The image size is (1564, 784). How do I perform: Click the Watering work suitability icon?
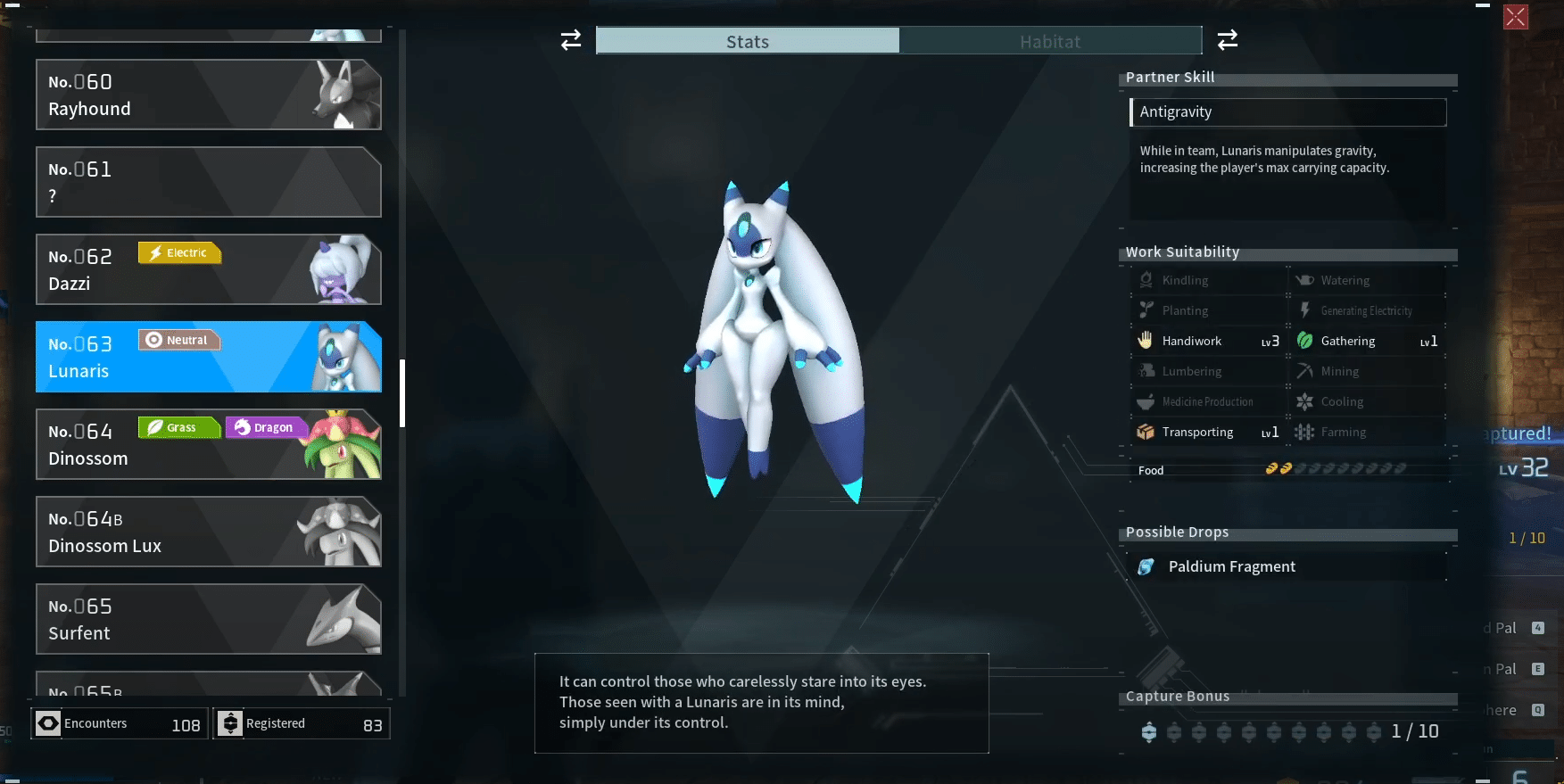[1303, 279]
